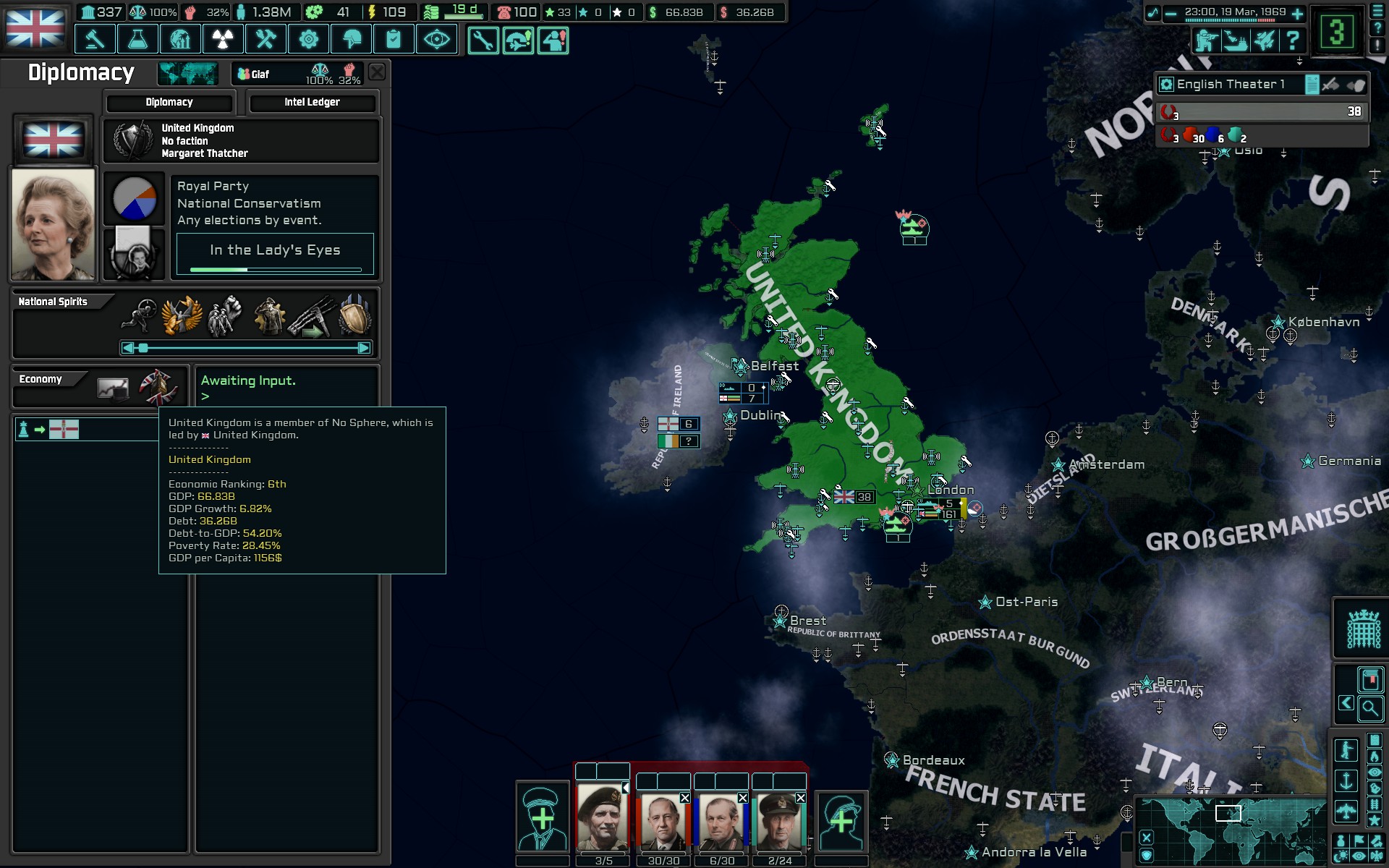Open the Intelligence eye icon panel
Image resolution: width=1389 pixels, height=868 pixels.
coord(436,39)
